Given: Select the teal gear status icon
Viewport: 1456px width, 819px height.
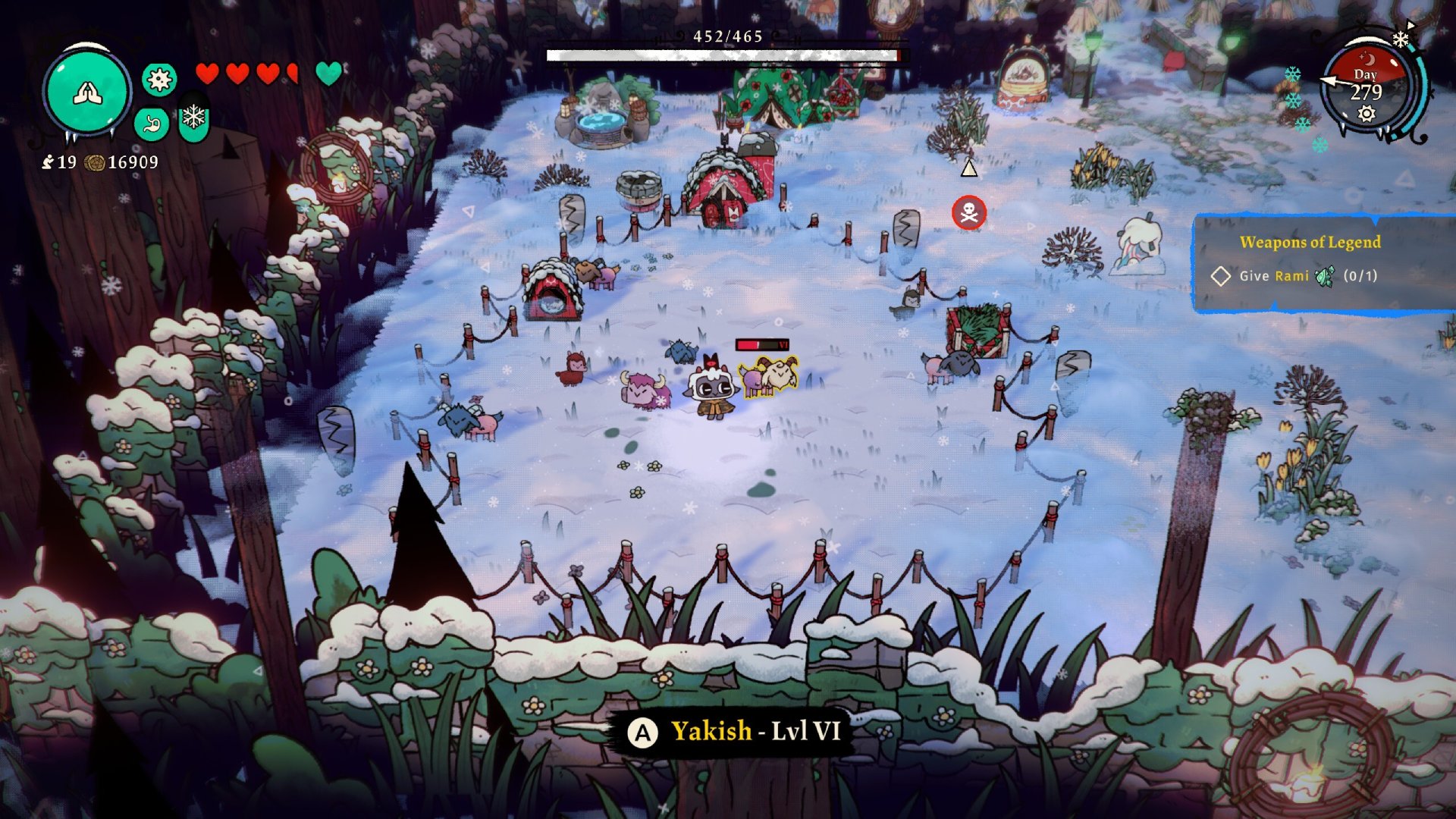Looking at the screenshot, I should (159, 80).
